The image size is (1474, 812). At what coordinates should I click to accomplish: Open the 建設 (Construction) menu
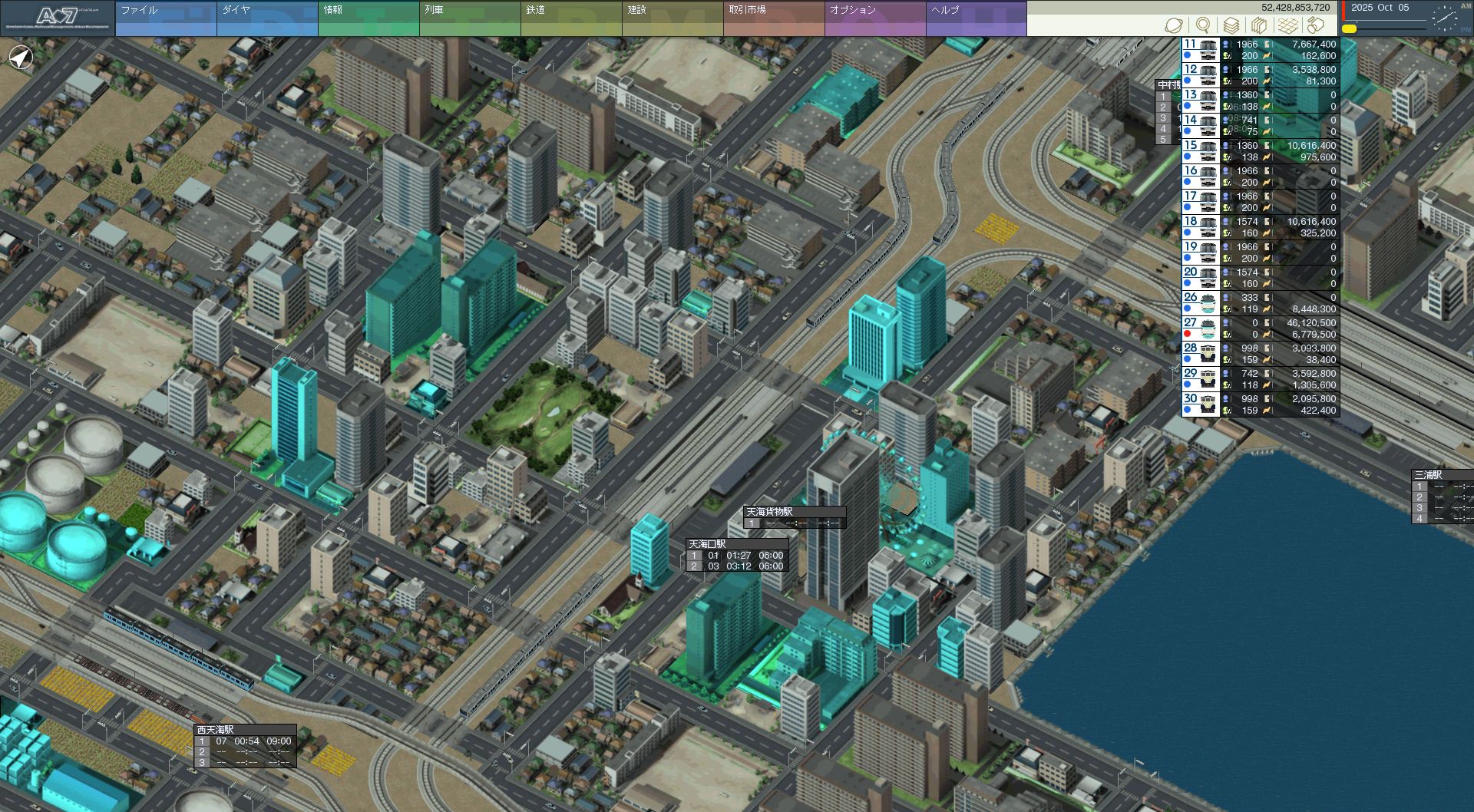[x=672, y=18]
